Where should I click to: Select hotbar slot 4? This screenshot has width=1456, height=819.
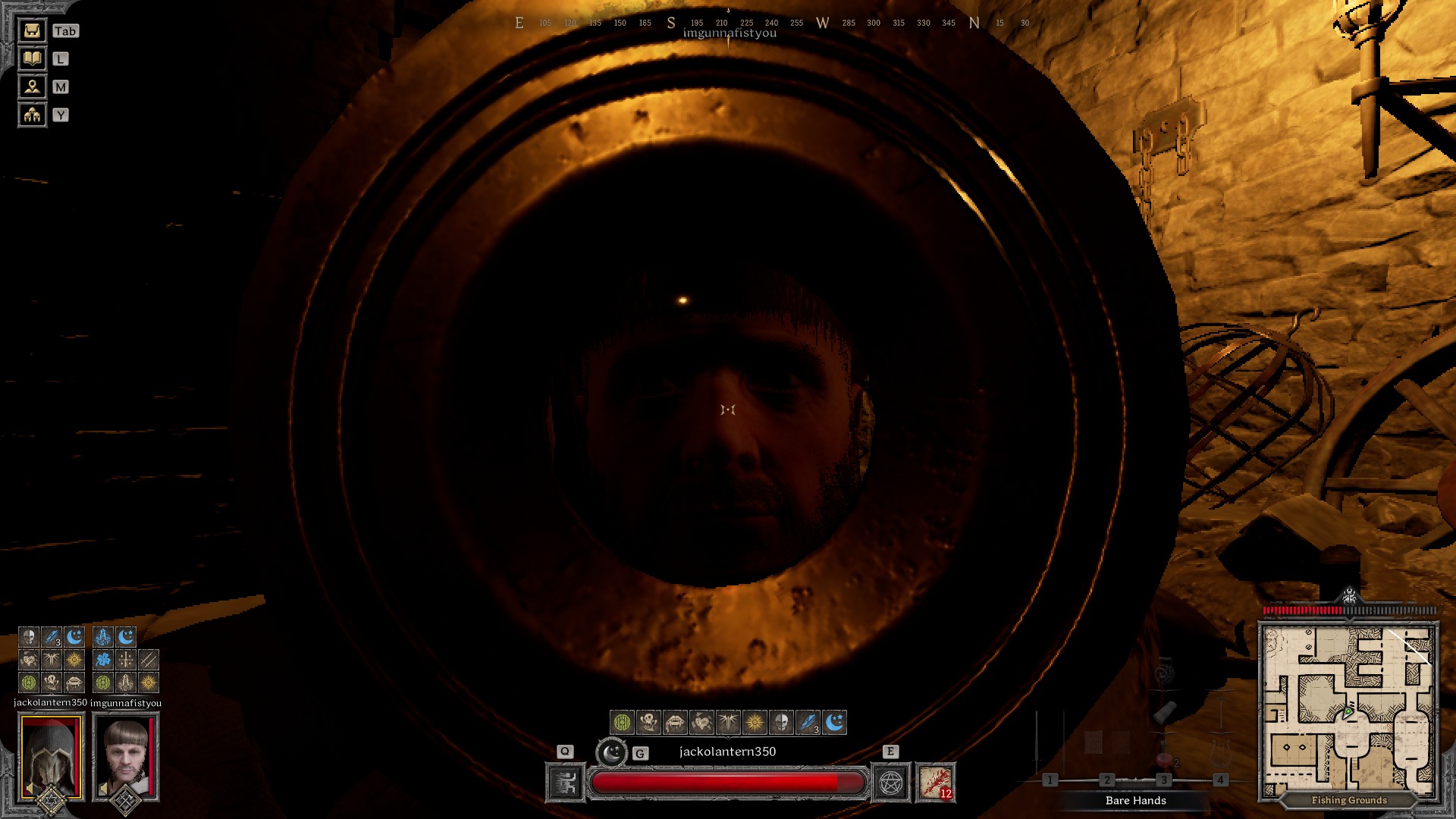(1220, 779)
